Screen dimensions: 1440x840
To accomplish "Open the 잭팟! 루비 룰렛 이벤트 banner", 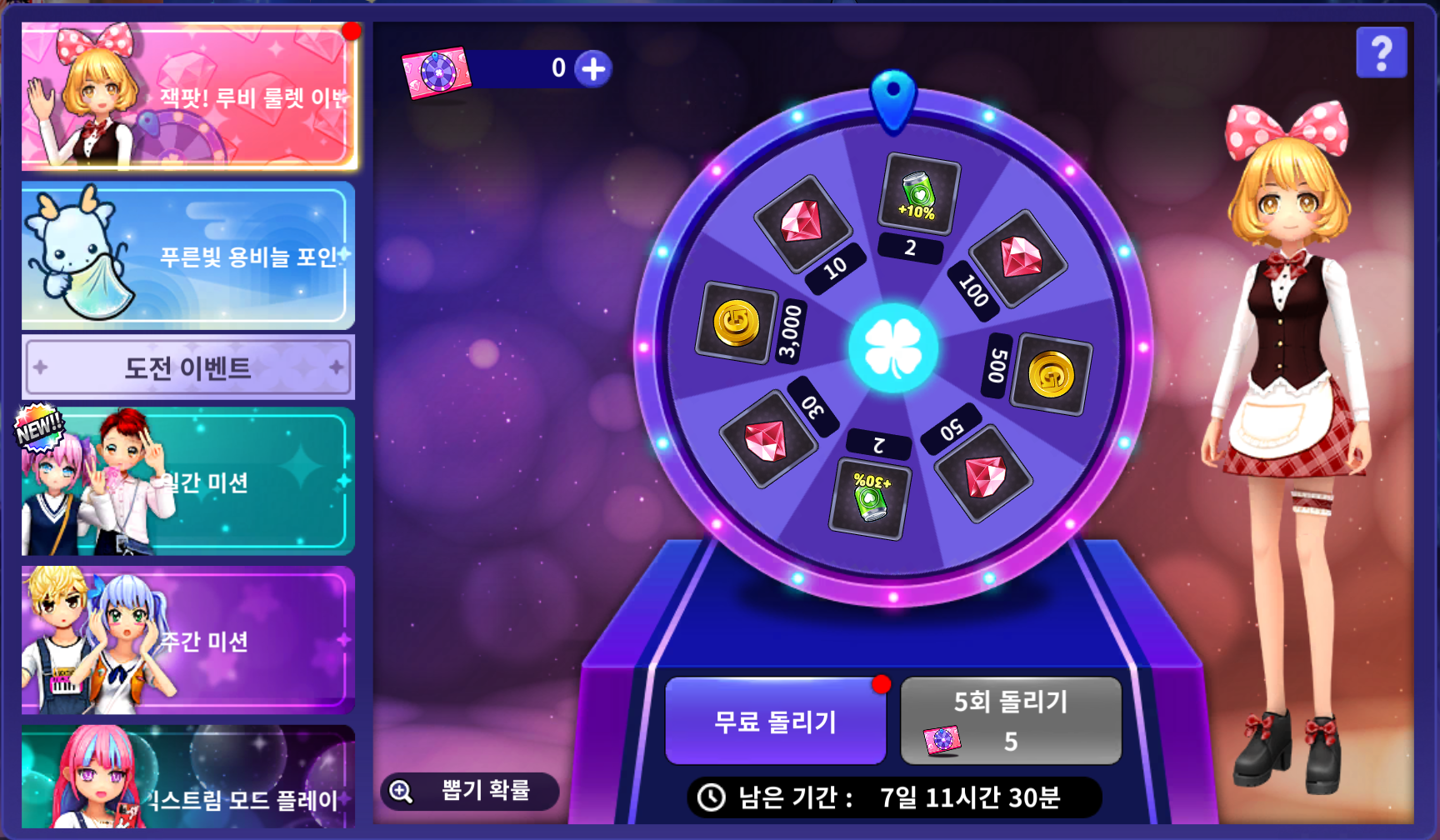I will click(x=188, y=97).
